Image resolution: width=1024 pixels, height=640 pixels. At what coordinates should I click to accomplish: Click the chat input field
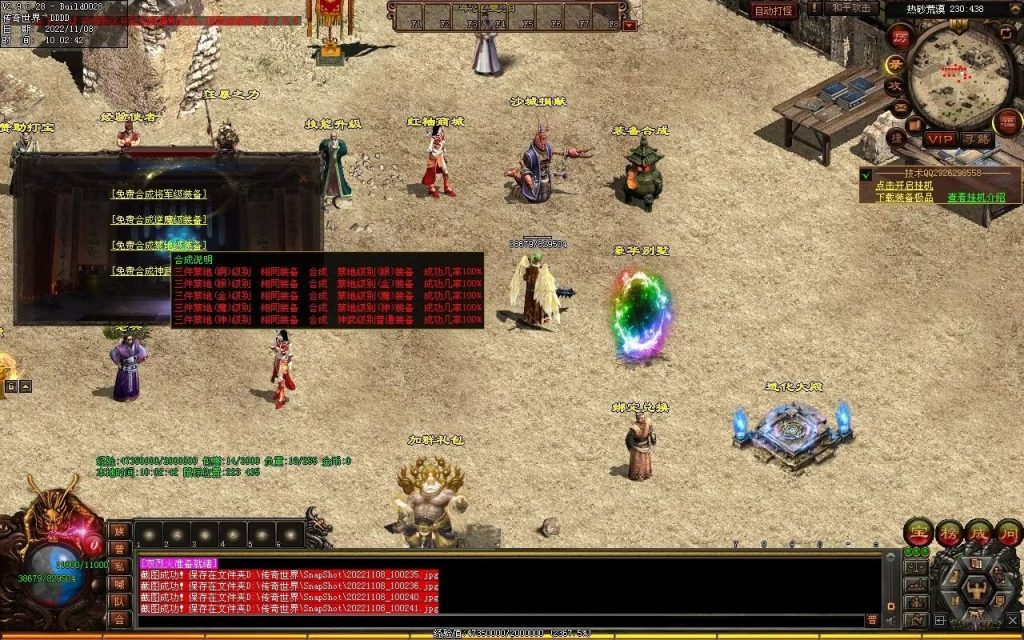click(500, 621)
